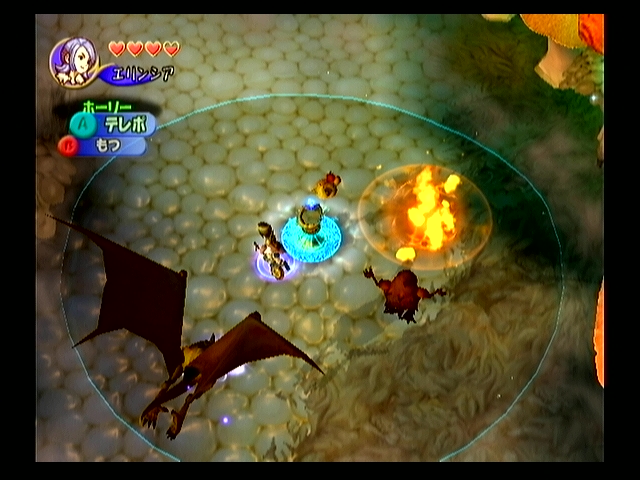
Task: Select the character portrait with purple hair
Action: (74, 62)
